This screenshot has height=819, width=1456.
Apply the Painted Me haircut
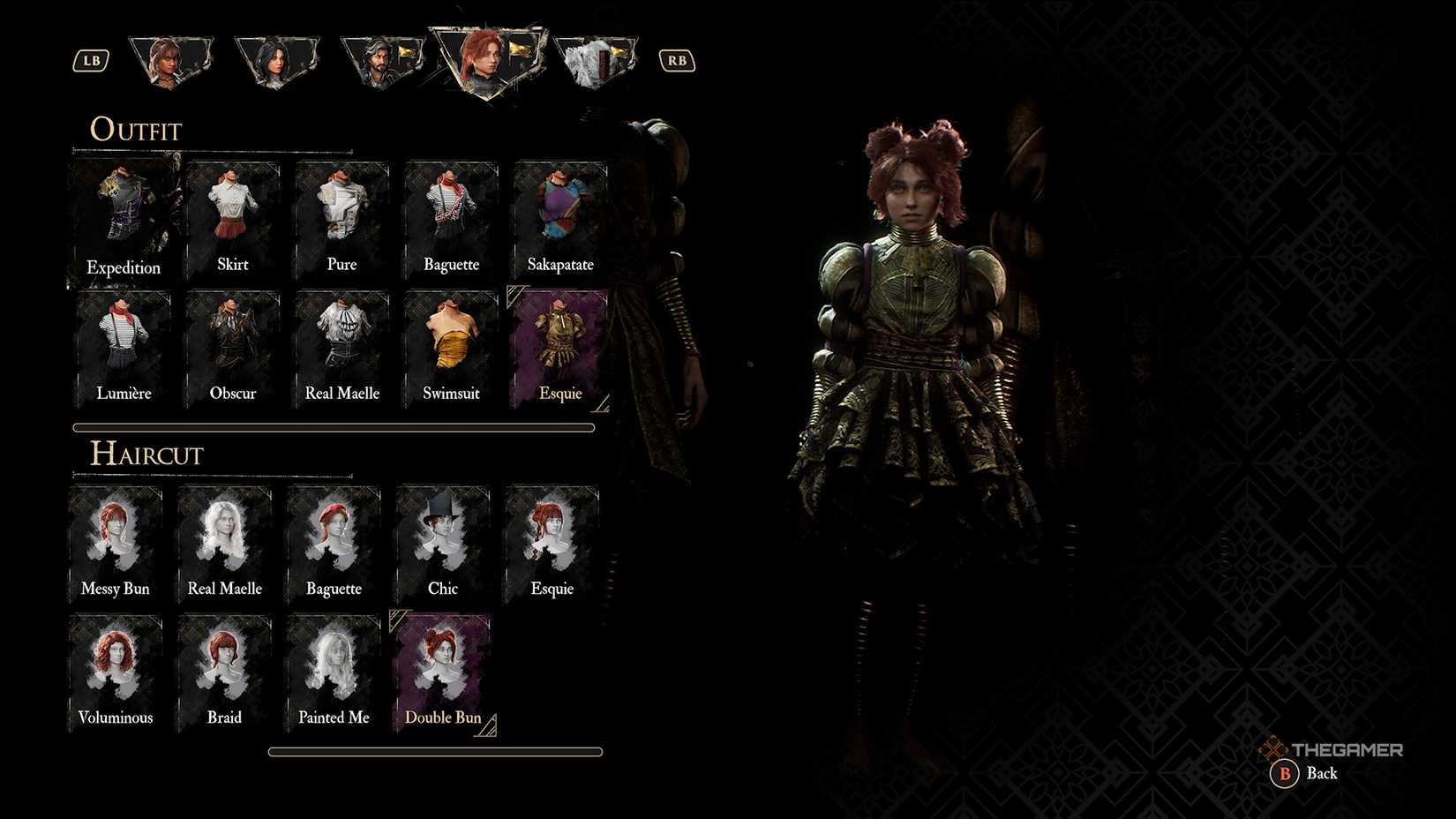(332, 665)
